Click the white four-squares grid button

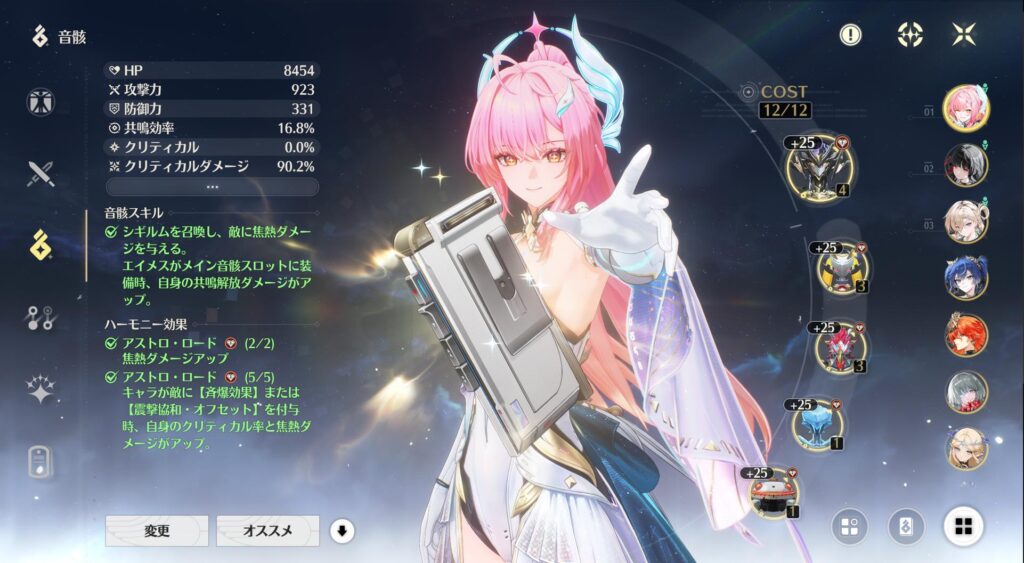(963, 525)
